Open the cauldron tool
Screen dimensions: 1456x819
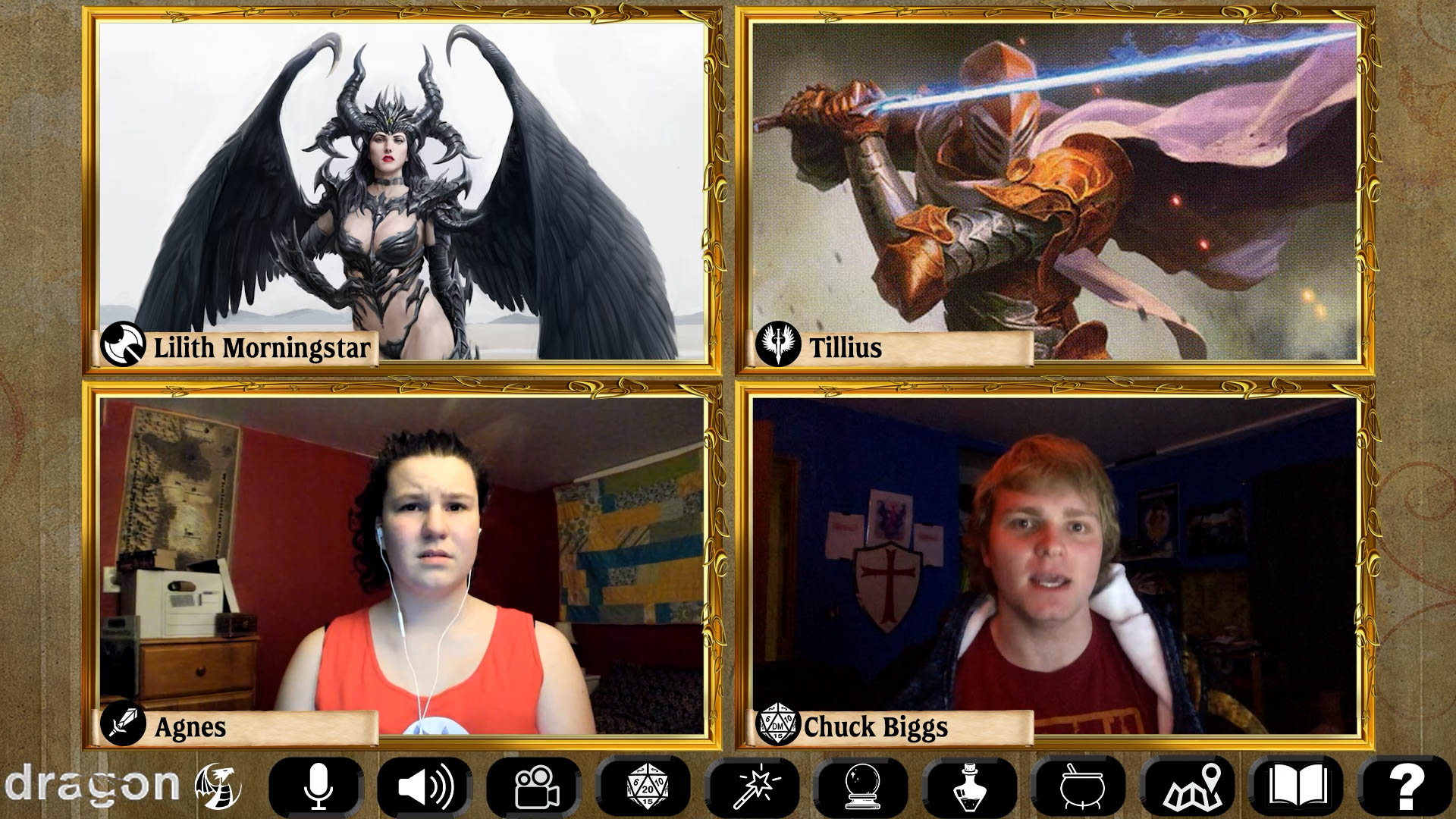click(1081, 786)
